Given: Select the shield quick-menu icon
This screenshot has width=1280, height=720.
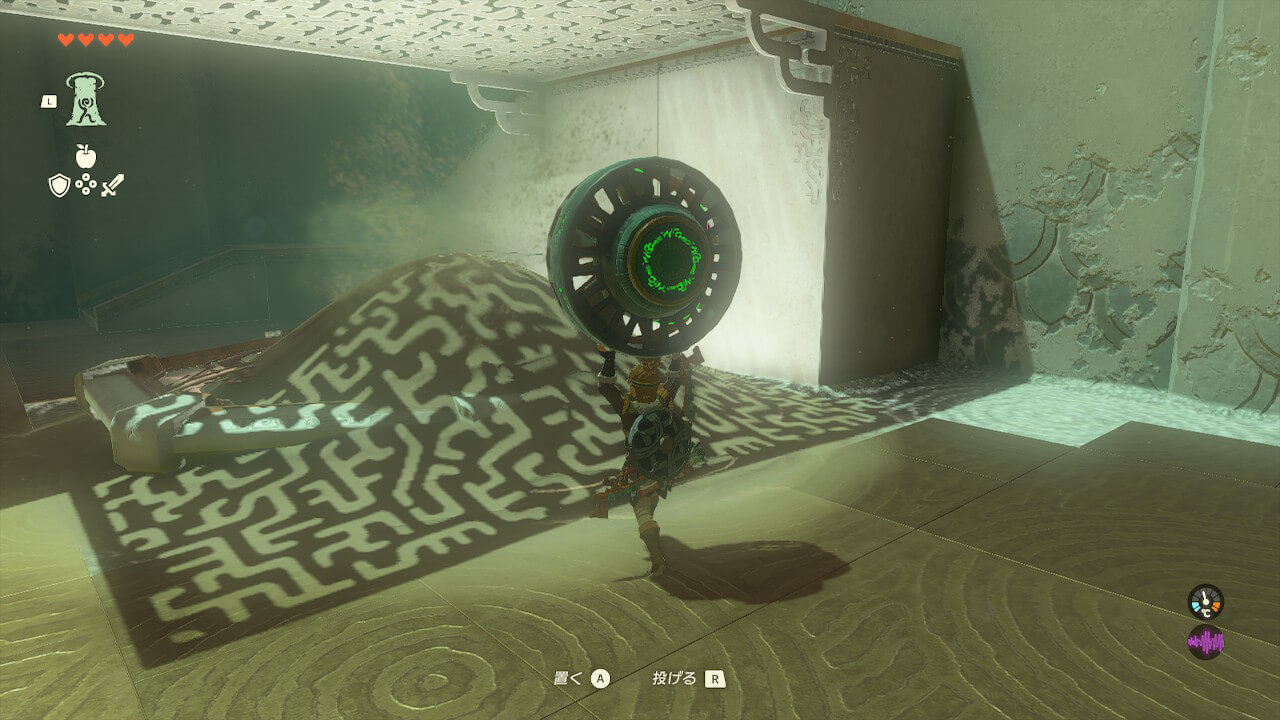Looking at the screenshot, I should [x=59, y=185].
